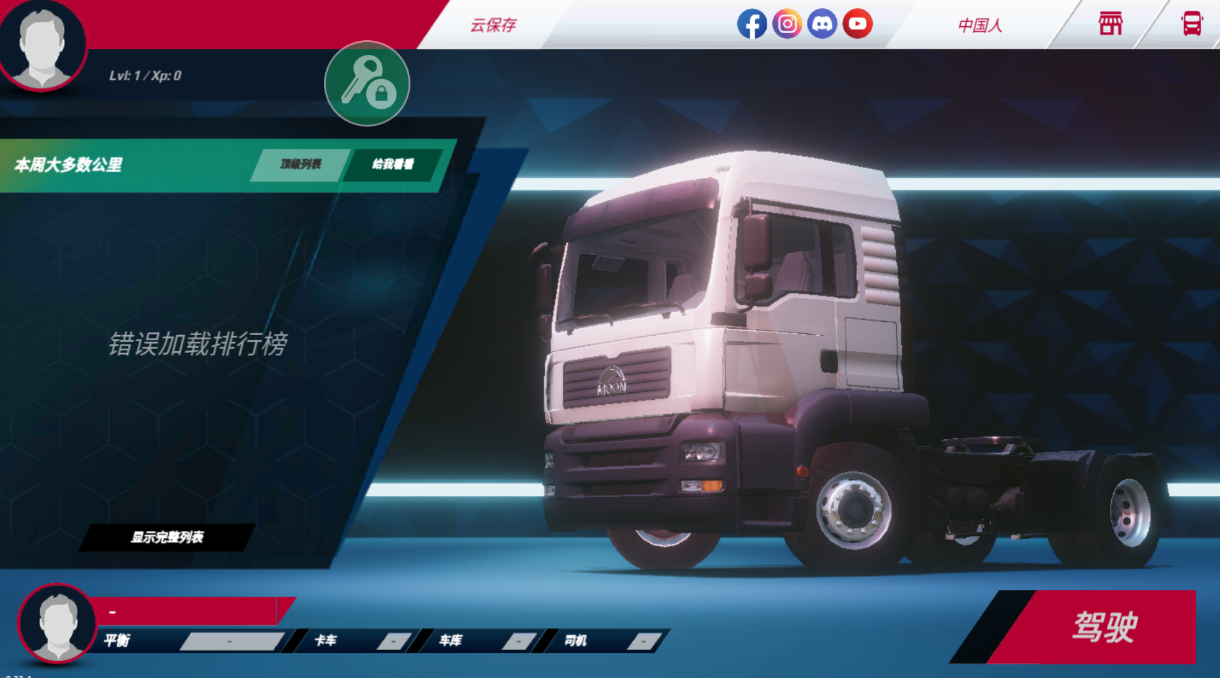Show full leaderboard with 显示完整列表
Image resolution: width=1220 pixels, height=678 pixels.
[x=167, y=538]
